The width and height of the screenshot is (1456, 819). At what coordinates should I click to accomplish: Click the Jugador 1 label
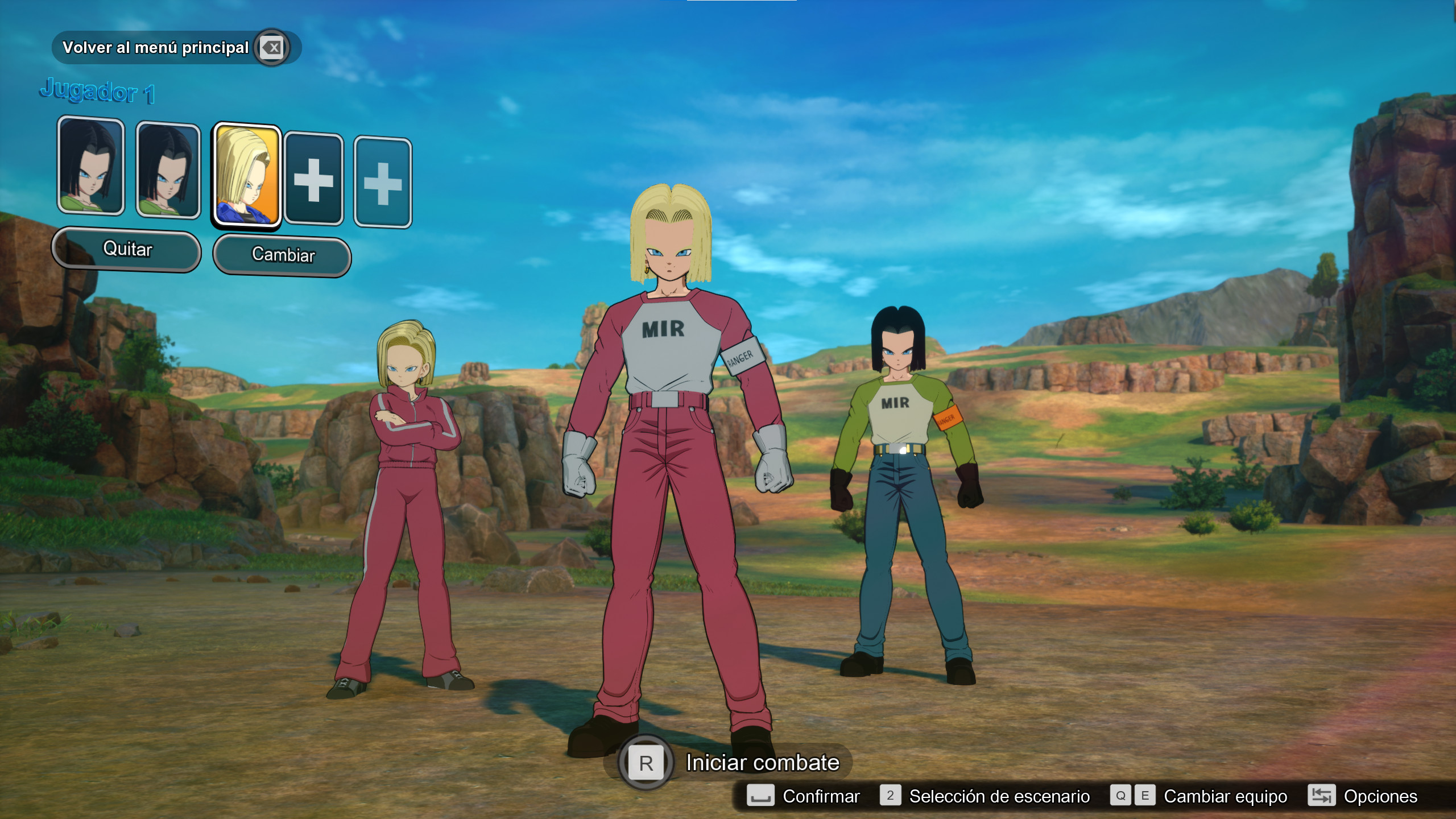coord(97,91)
